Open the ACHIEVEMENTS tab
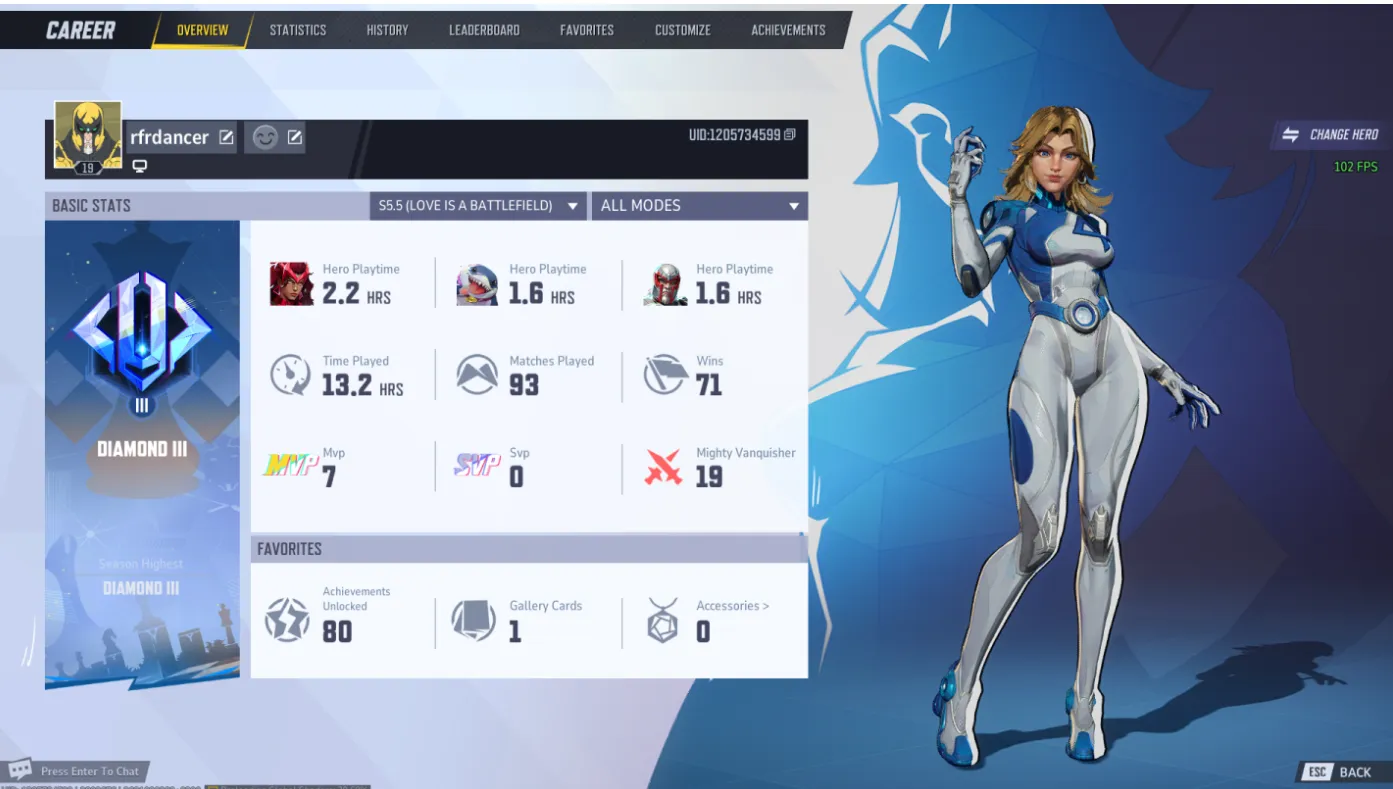This screenshot has height=789, width=1393. click(788, 29)
